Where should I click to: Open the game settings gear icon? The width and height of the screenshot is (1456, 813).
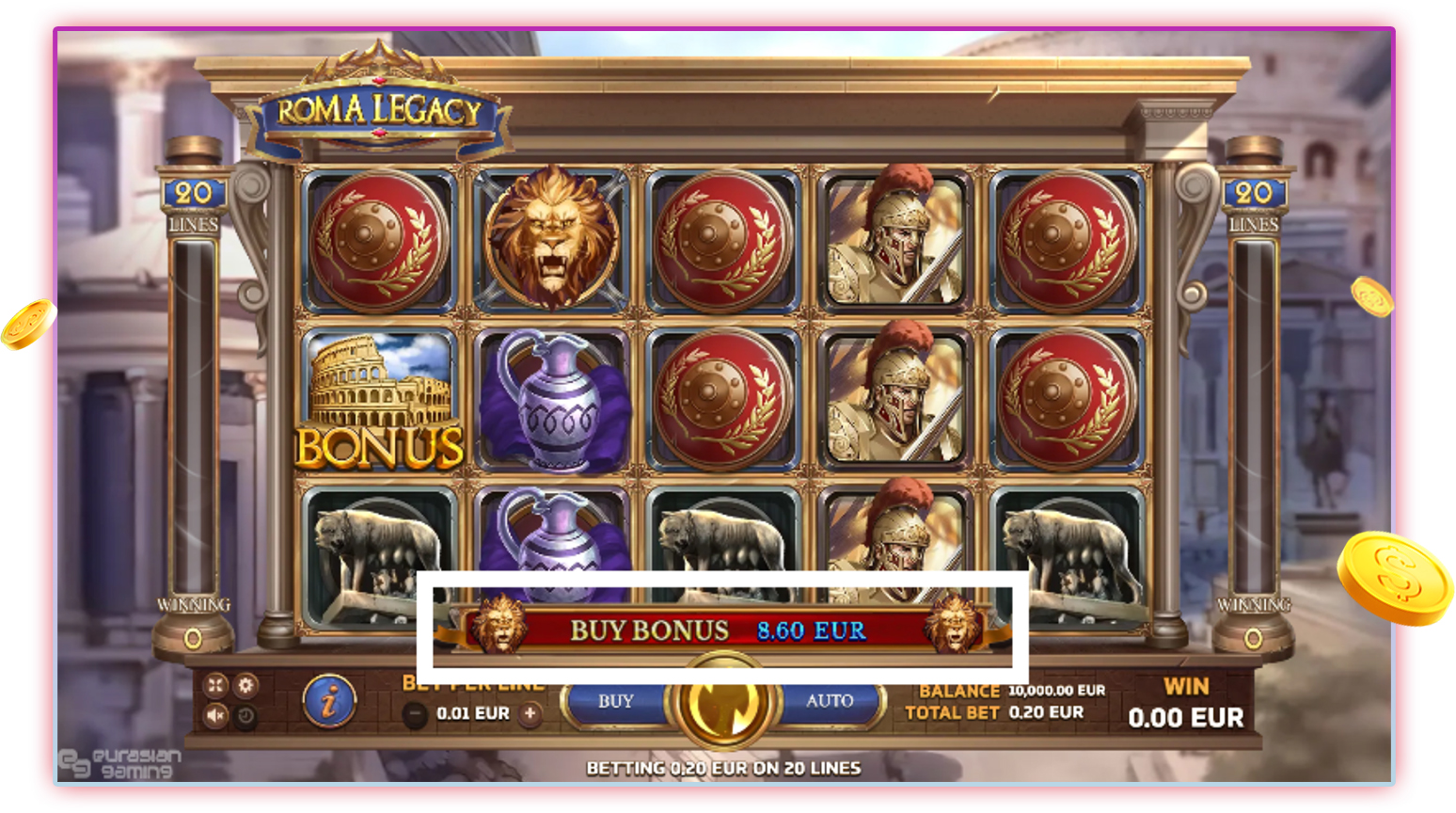pyautogui.click(x=245, y=686)
